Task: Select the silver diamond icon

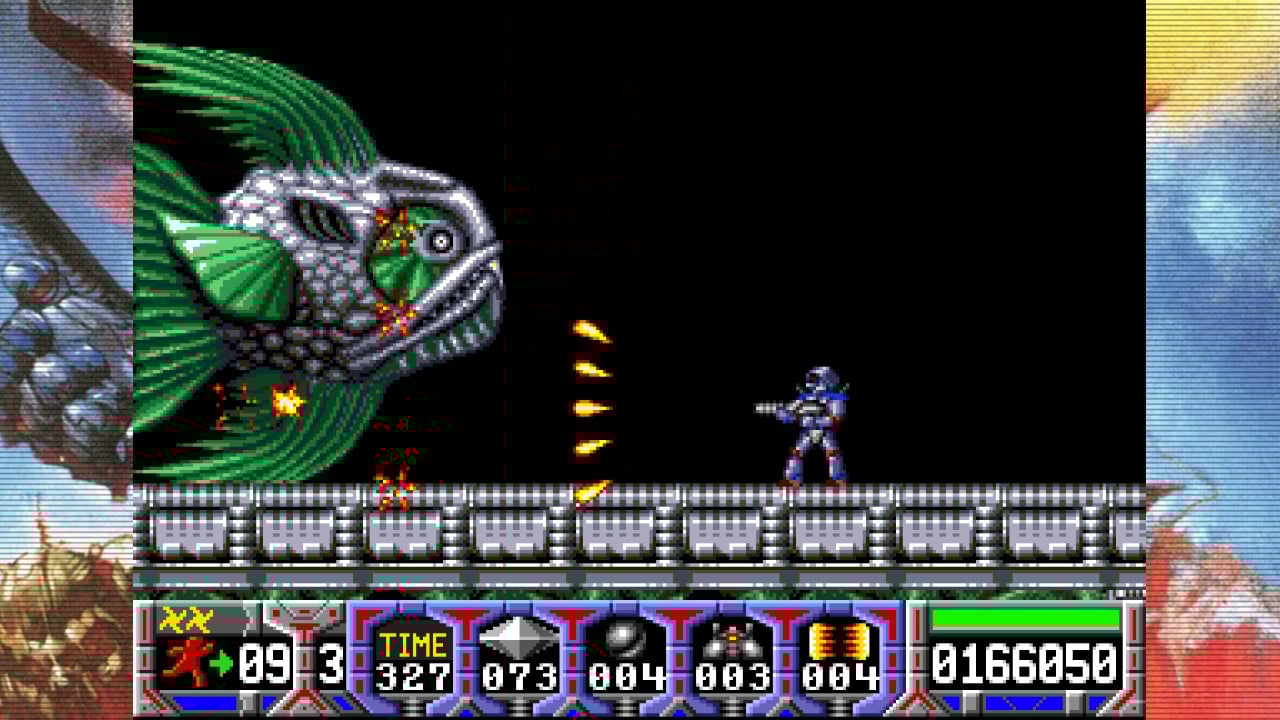Action: pyautogui.click(x=518, y=637)
